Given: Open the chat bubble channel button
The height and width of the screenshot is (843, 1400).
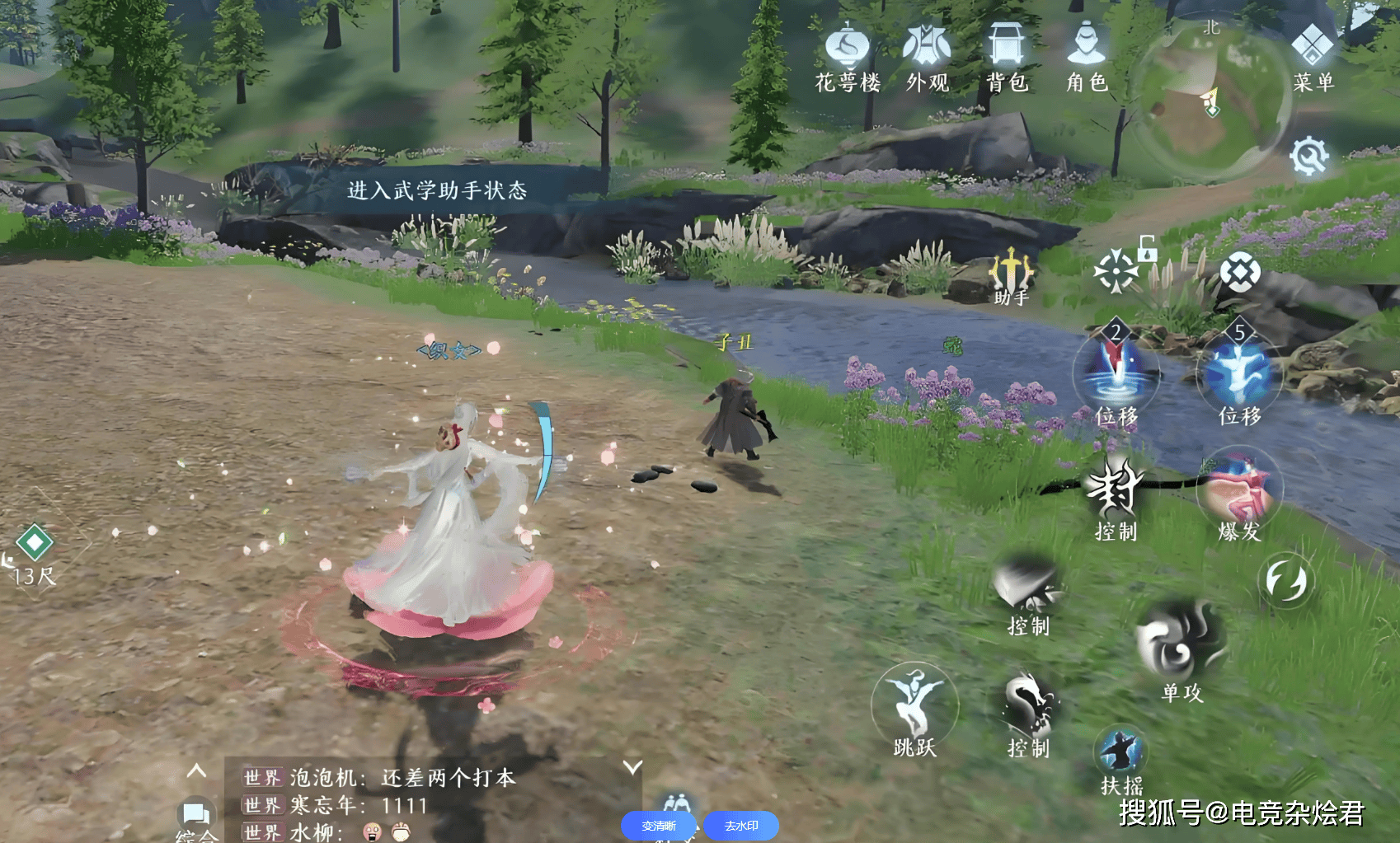Looking at the screenshot, I should [x=196, y=815].
